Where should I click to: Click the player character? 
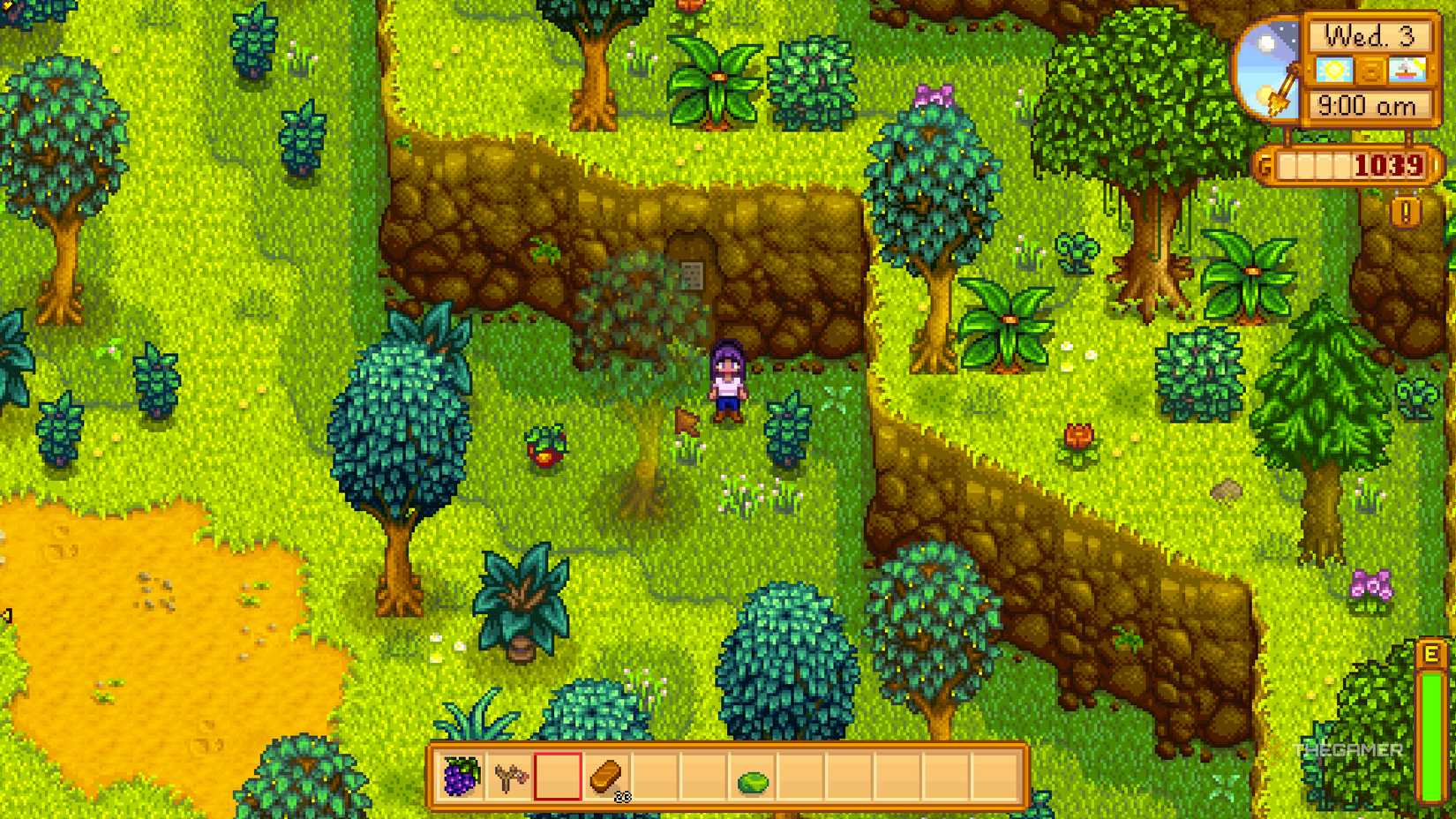pos(725,379)
